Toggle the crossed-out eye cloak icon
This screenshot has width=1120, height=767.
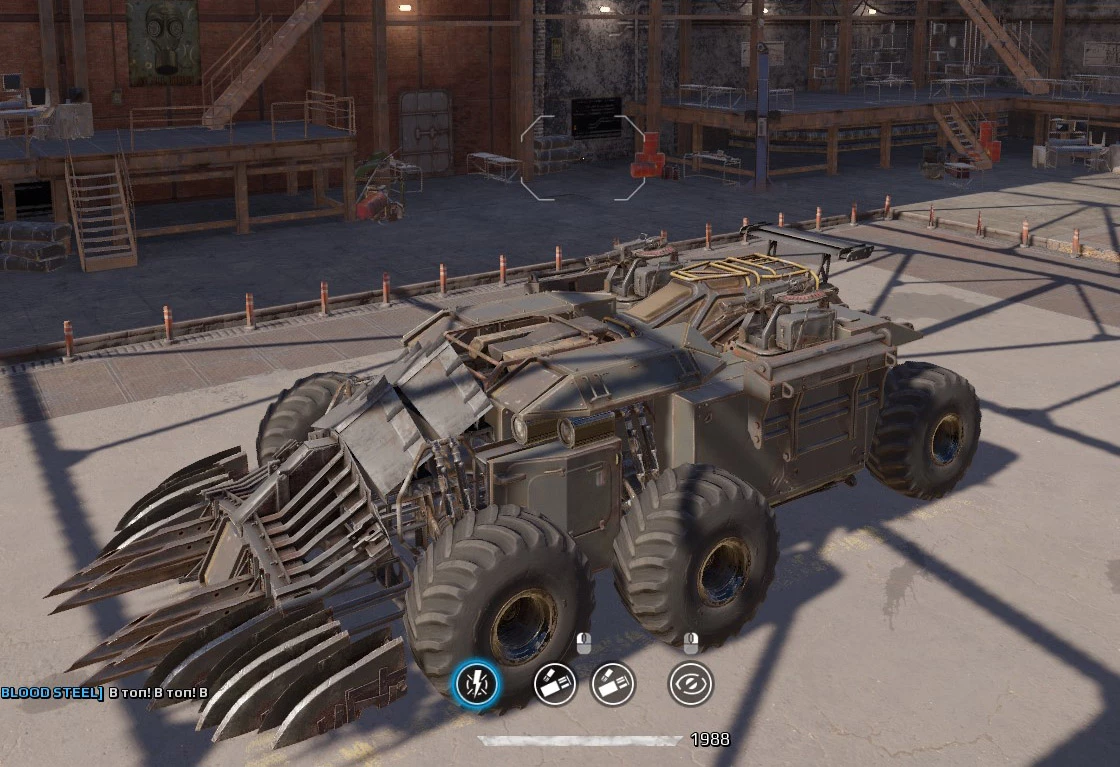[690, 684]
